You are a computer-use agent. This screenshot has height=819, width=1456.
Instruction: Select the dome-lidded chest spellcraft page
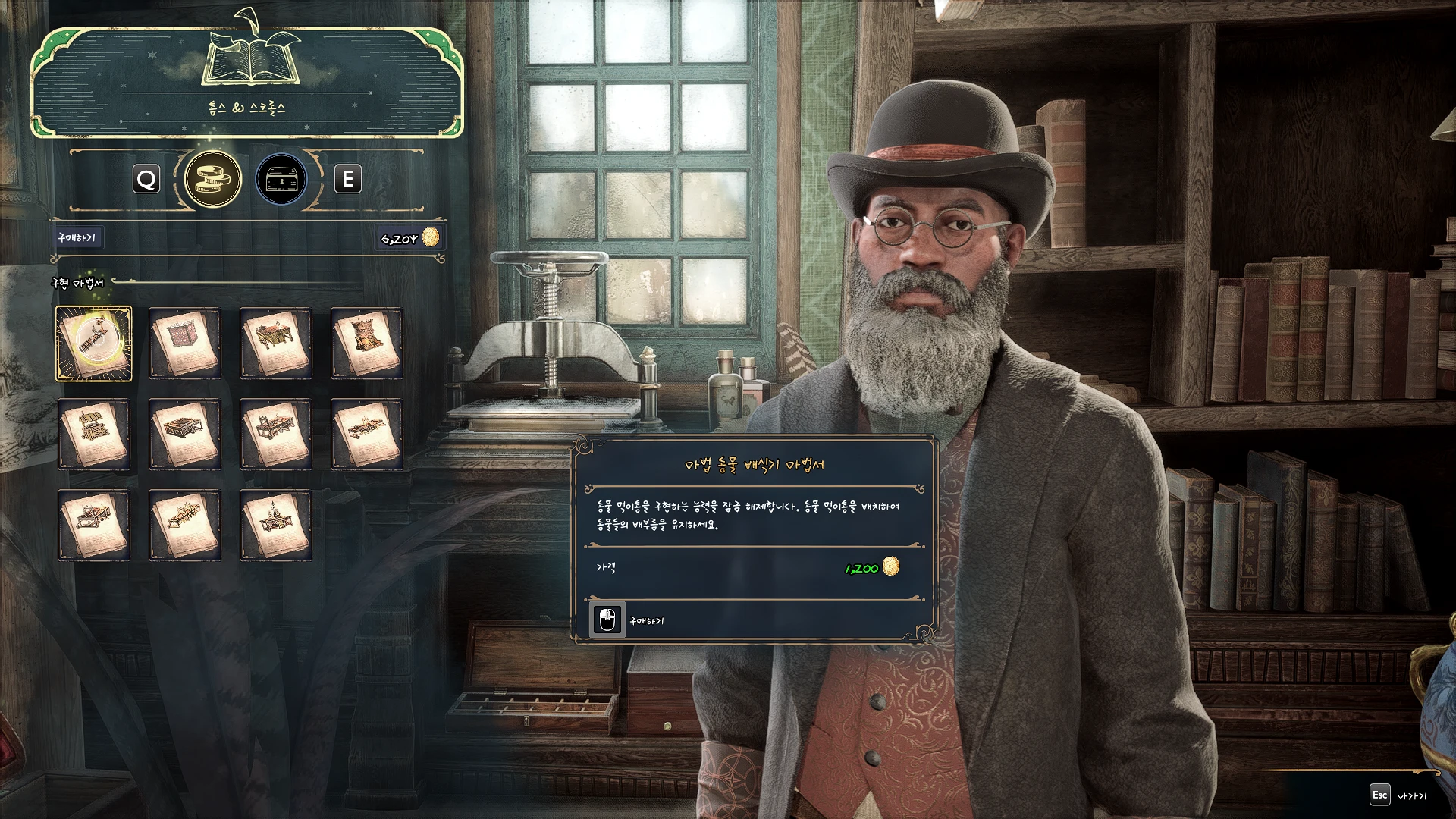[x=94, y=435]
